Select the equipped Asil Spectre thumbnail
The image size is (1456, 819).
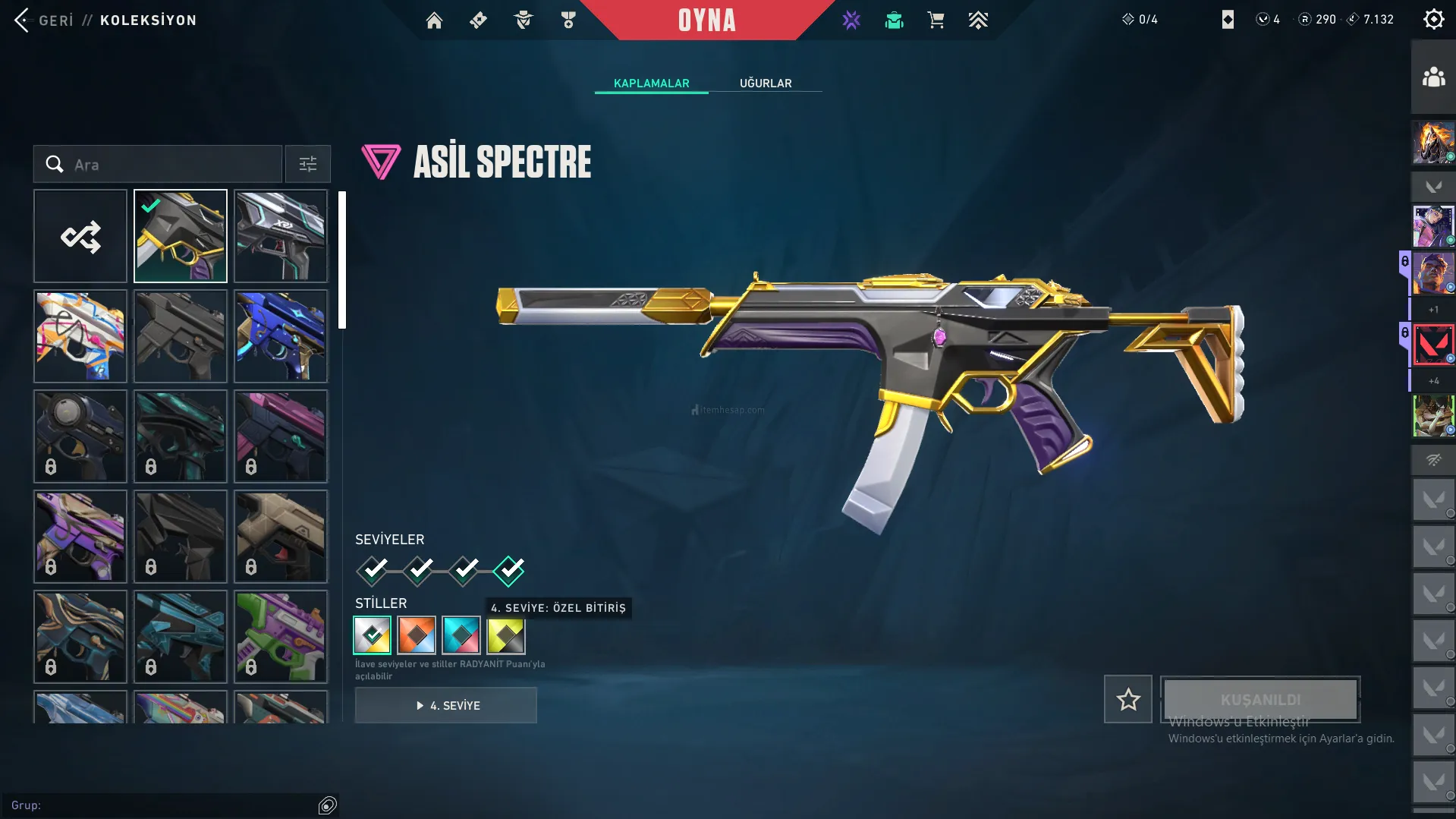(181, 237)
